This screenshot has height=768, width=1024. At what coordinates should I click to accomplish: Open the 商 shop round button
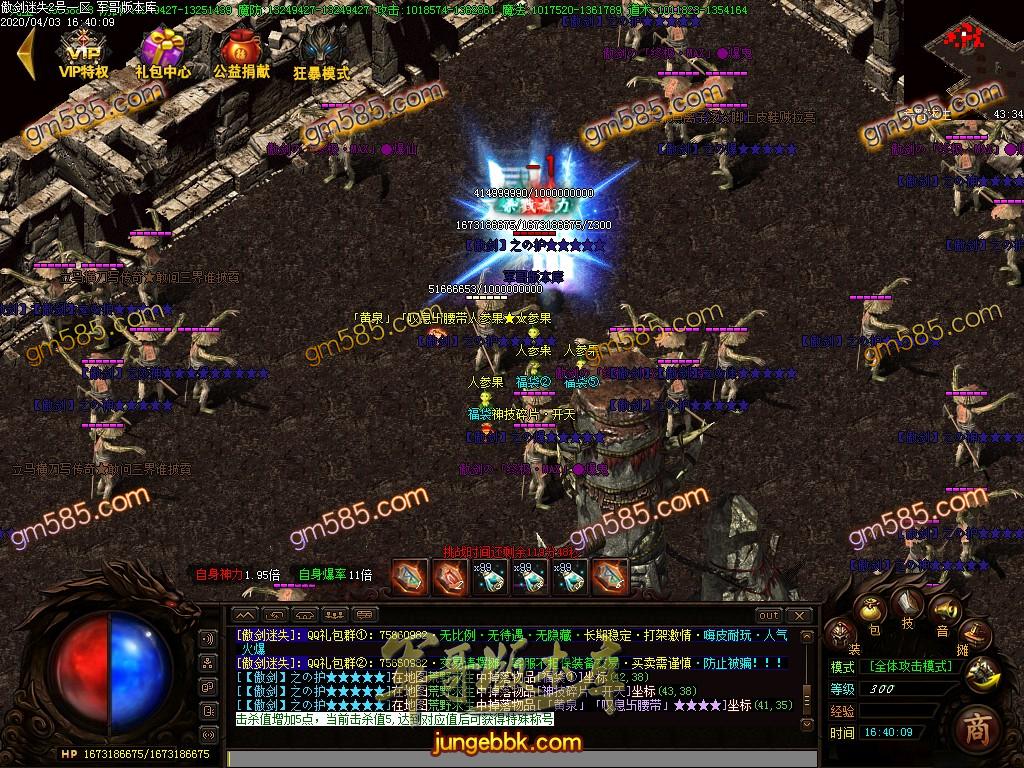[976, 730]
